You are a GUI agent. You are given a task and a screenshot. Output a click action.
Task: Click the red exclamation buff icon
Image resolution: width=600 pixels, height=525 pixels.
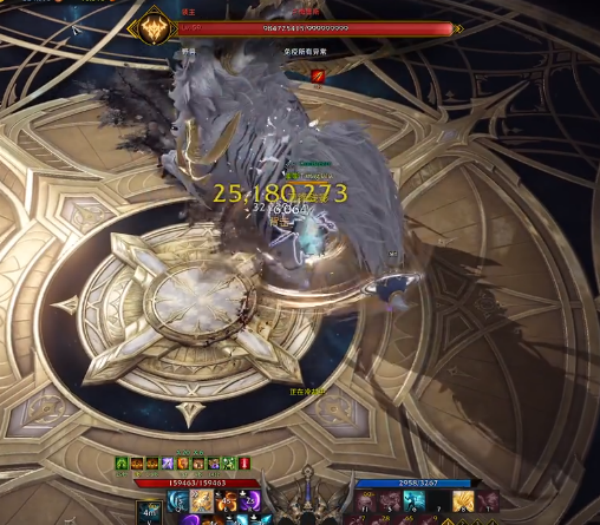(244, 464)
